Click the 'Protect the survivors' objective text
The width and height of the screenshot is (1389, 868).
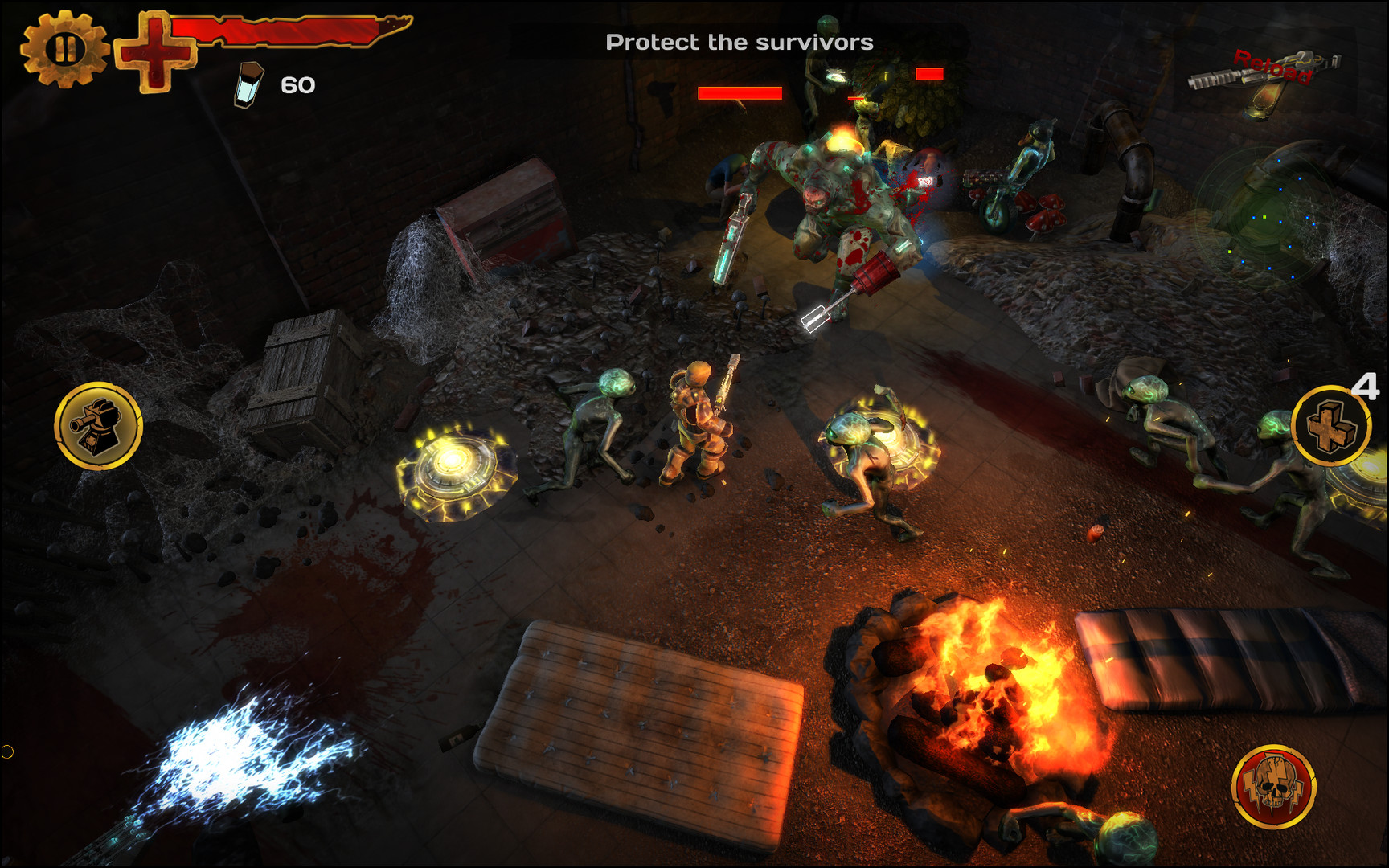[x=741, y=41]
